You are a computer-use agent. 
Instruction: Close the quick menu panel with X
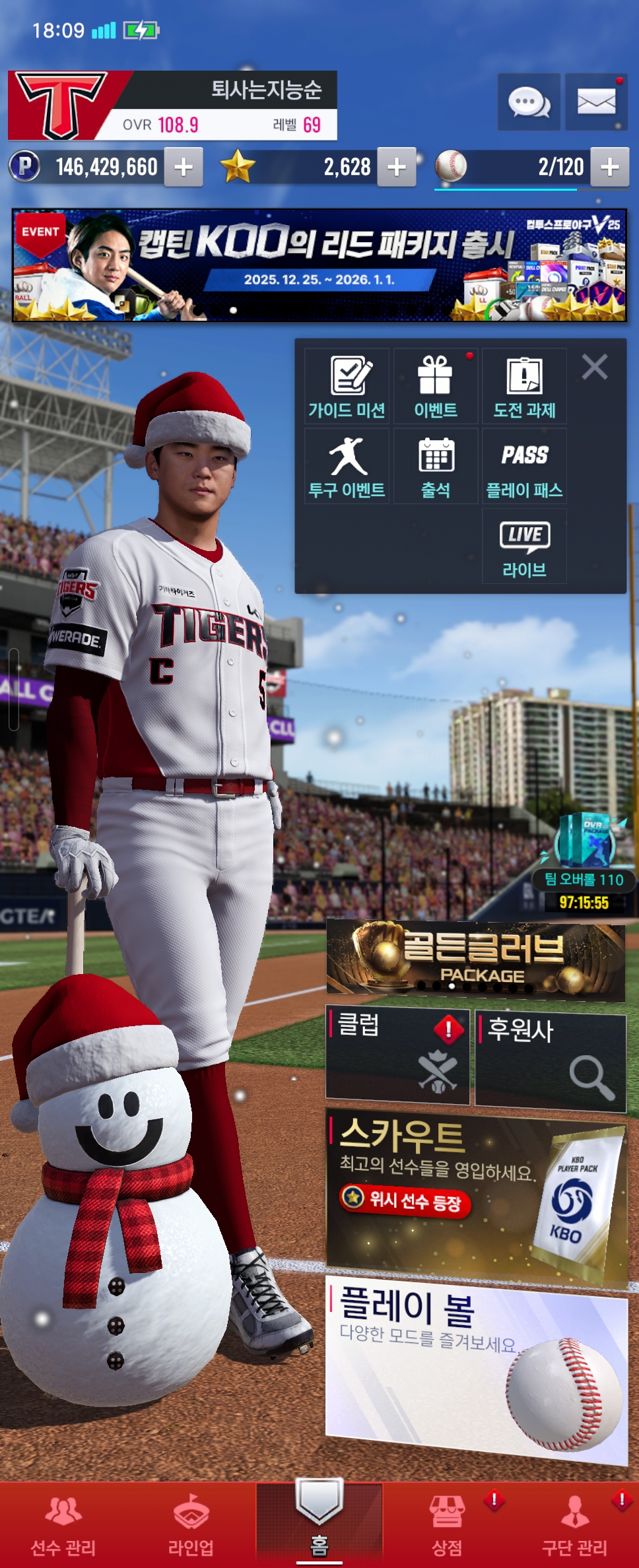tap(595, 367)
